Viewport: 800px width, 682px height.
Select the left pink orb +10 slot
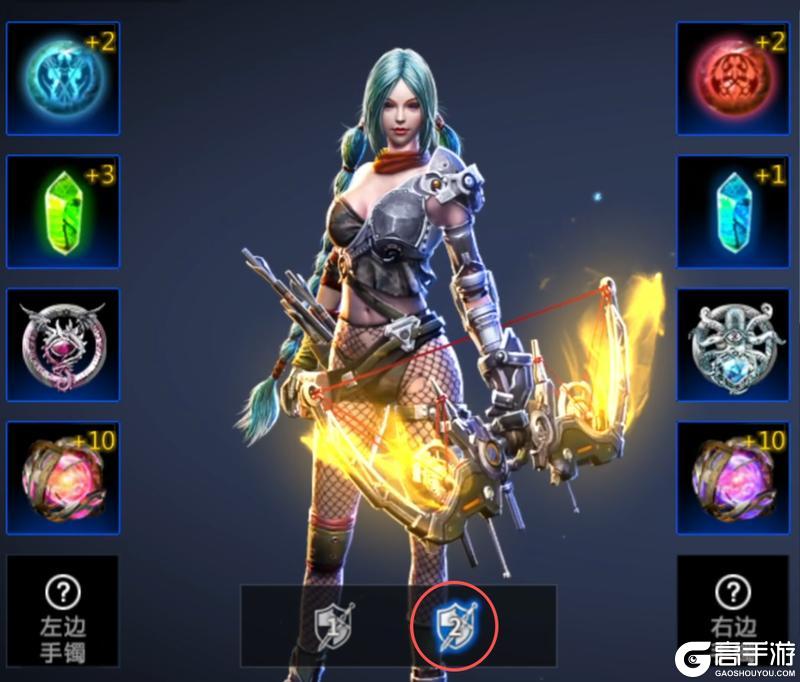(x=62, y=478)
